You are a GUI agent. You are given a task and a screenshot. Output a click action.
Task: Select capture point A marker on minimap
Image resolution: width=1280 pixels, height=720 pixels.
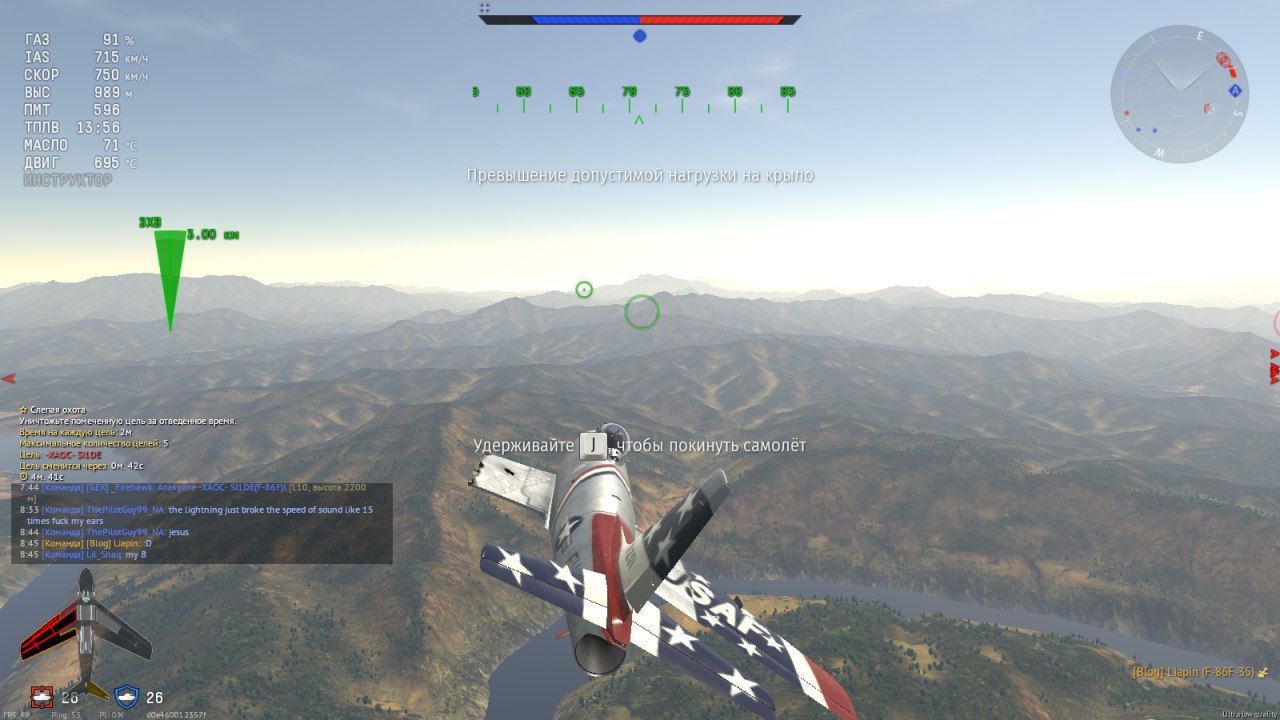pyautogui.click(x=1235, y=91)
